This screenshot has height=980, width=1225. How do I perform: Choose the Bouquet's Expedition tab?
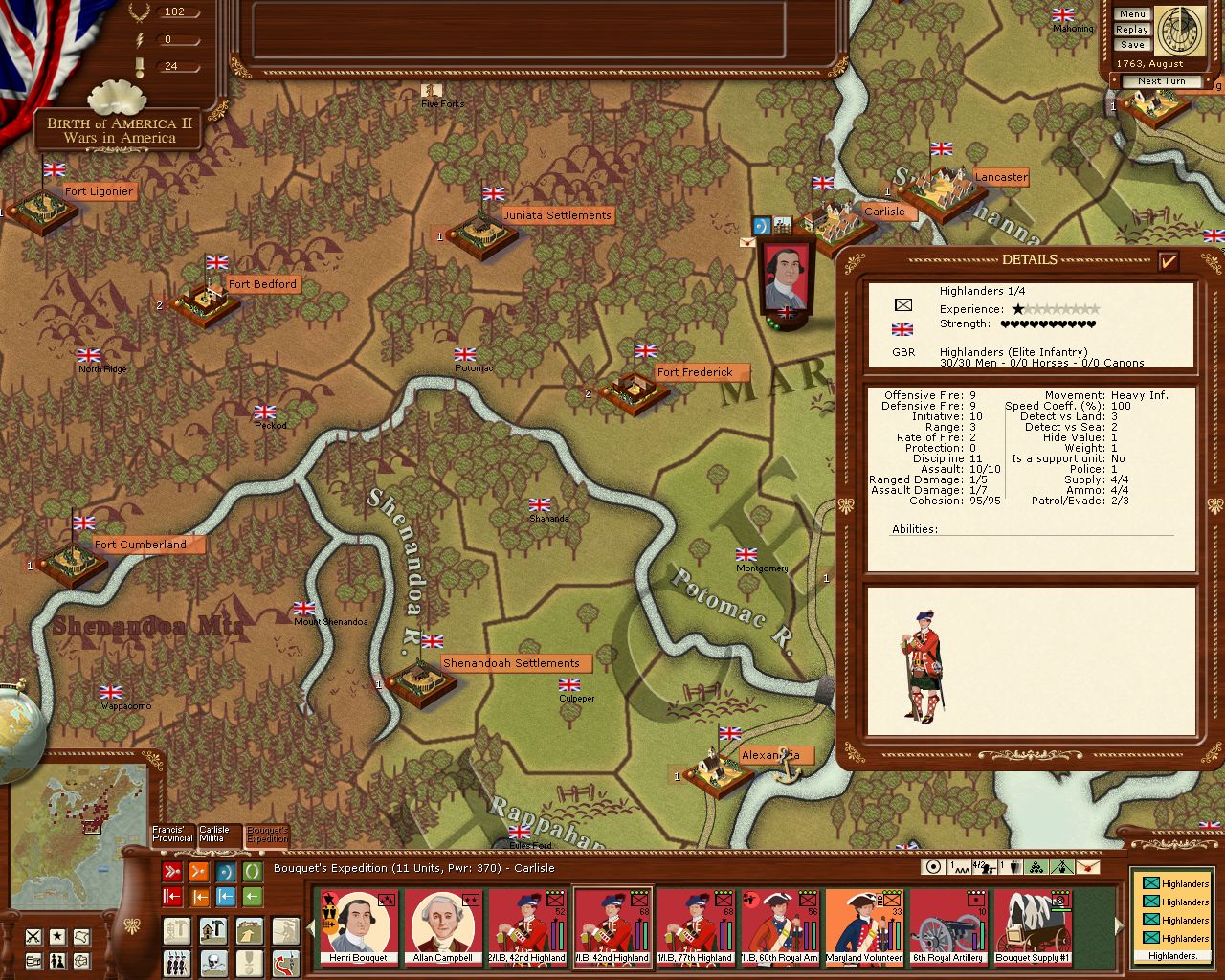[267, 835]
